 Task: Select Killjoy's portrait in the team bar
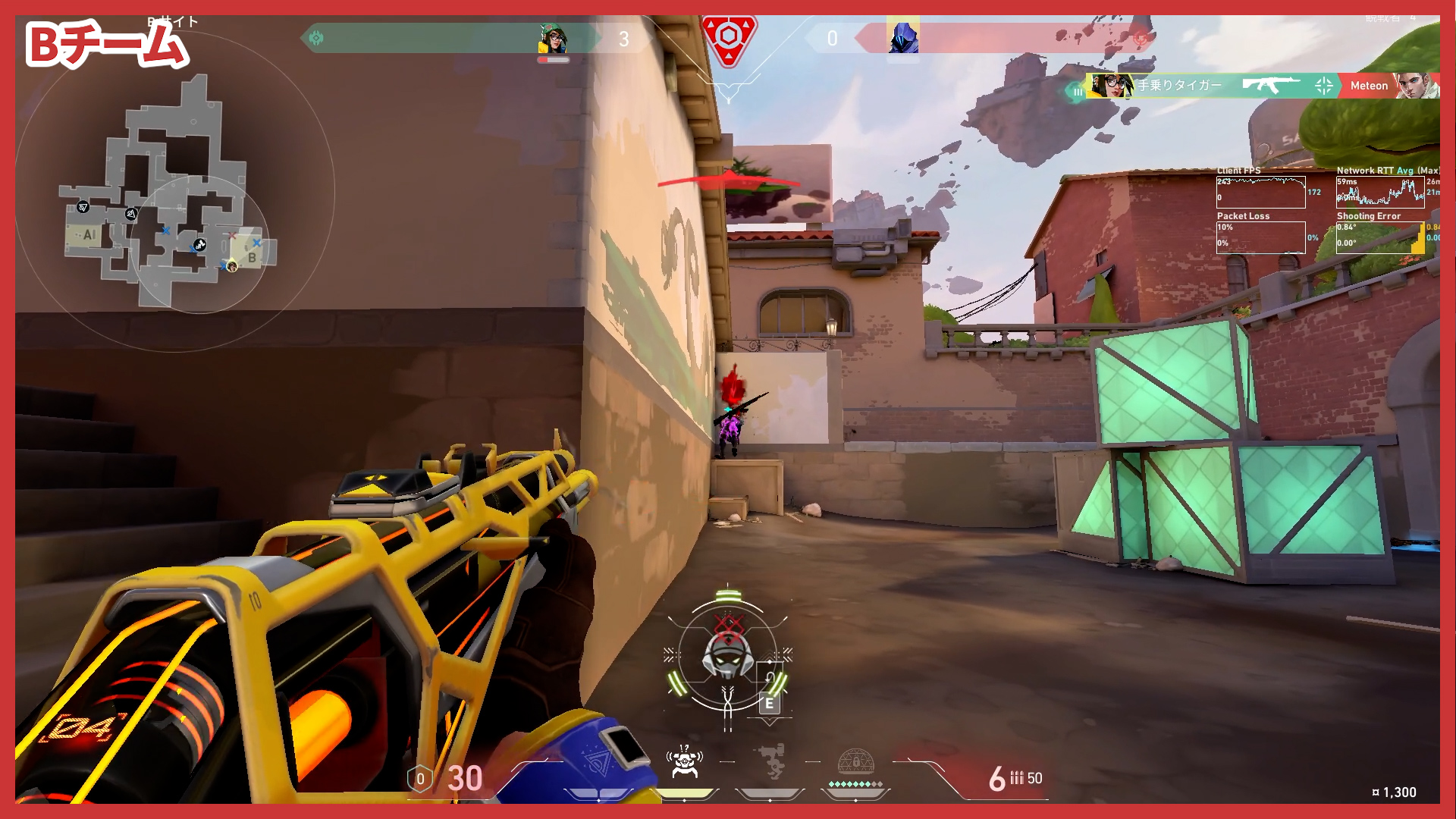tap(553, 38)
